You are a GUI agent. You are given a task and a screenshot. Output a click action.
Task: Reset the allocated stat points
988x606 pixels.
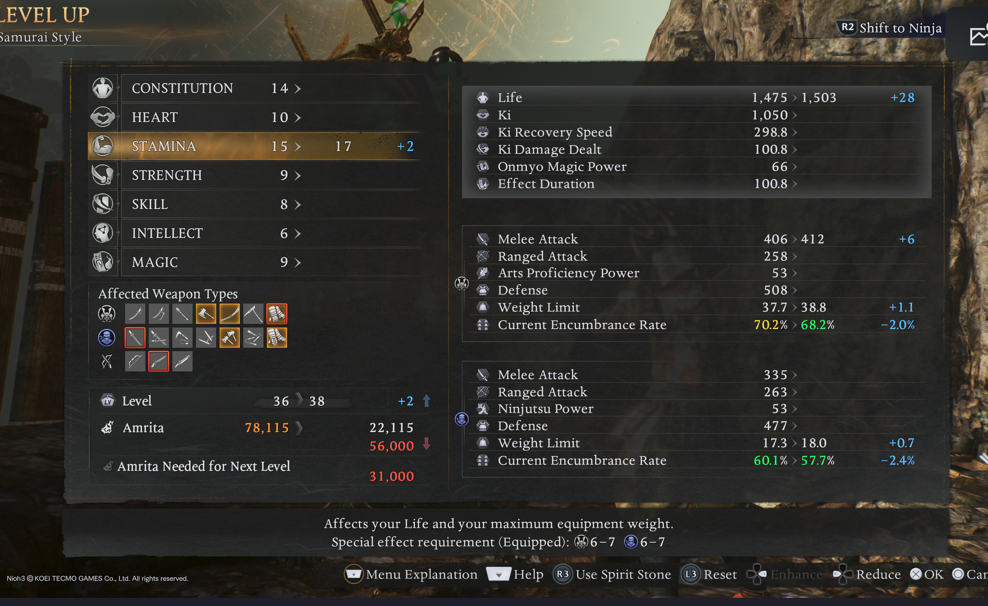click(709, 574)
